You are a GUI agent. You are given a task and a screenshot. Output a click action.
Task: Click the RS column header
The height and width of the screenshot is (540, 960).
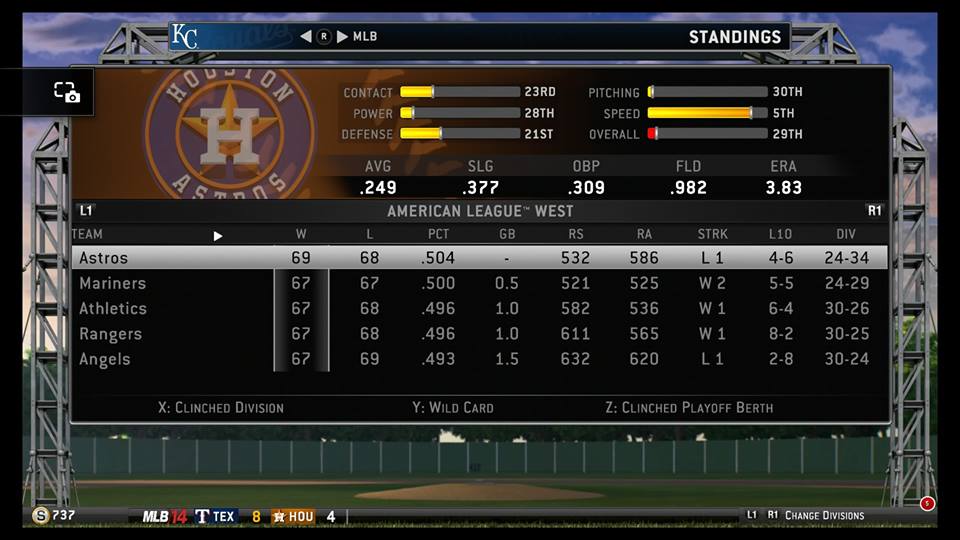click(575, 235)
